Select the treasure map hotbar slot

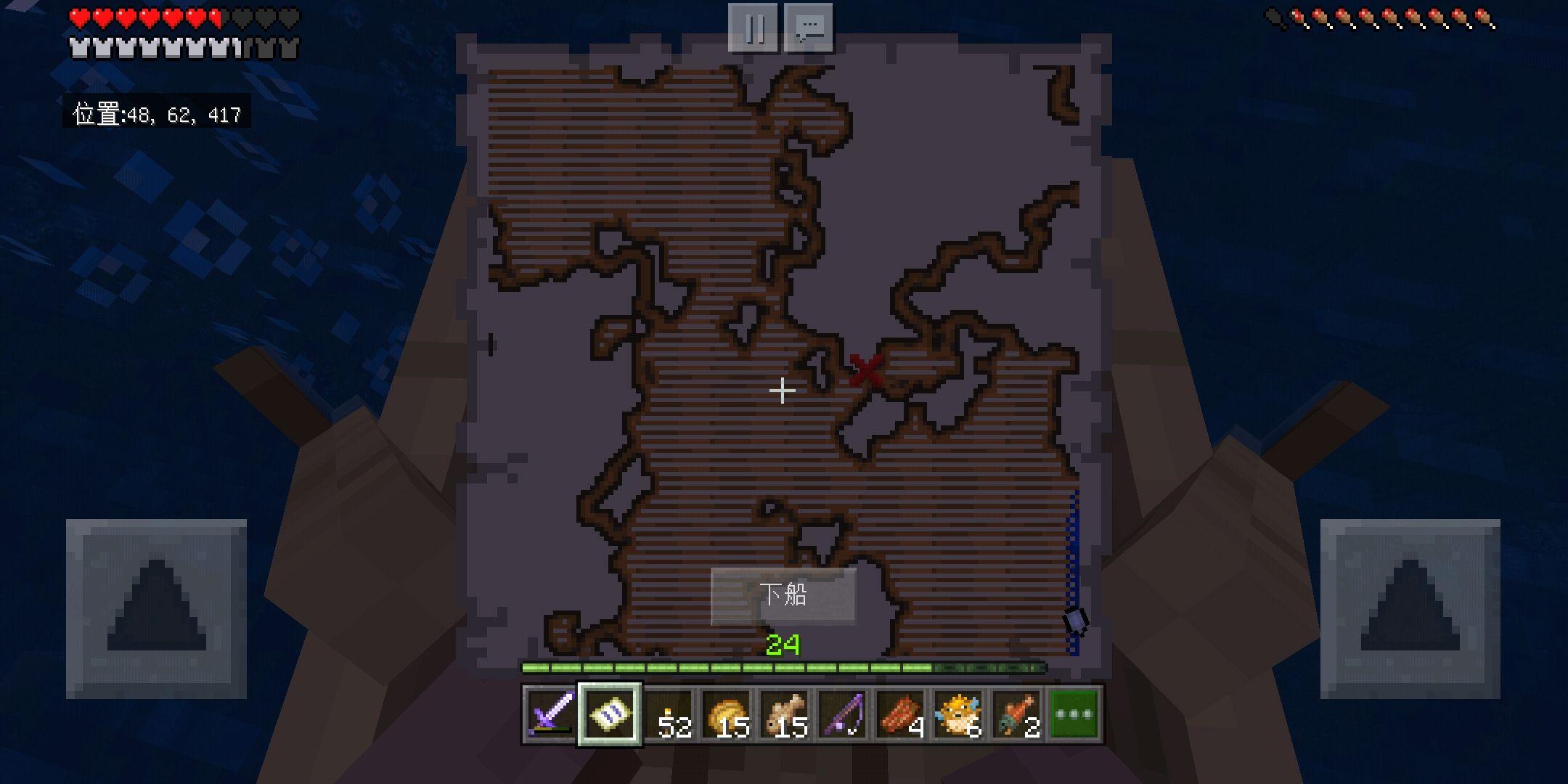point(610,714)
